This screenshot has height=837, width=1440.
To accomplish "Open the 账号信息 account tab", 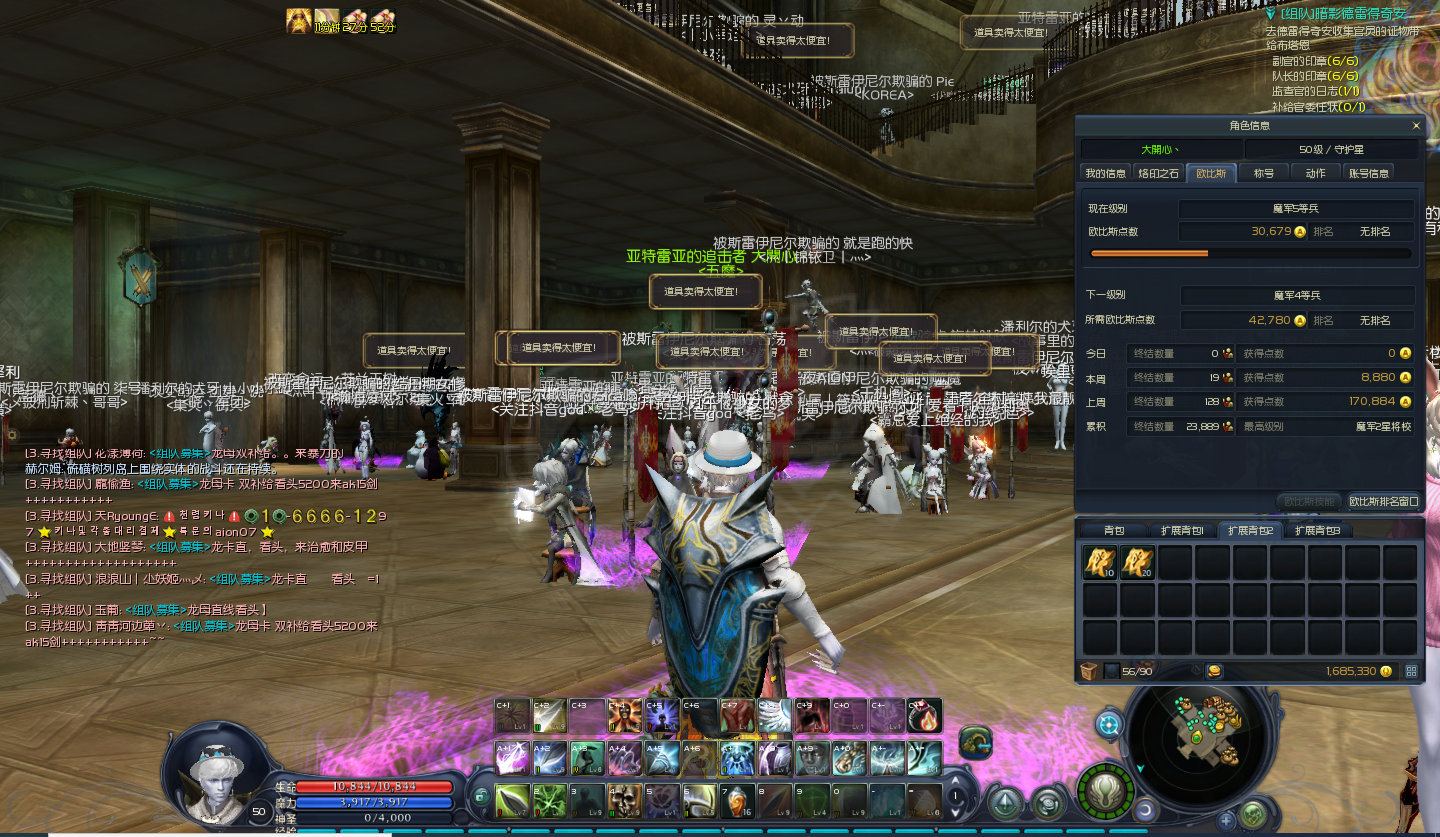I will 1368,173.
